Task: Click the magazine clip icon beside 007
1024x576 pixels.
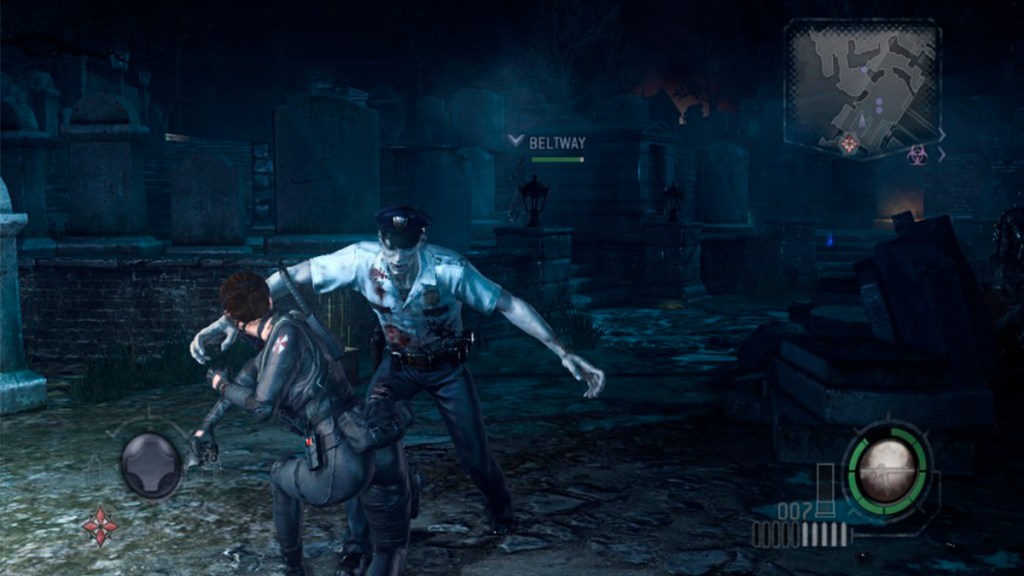Action: (825, 491)
